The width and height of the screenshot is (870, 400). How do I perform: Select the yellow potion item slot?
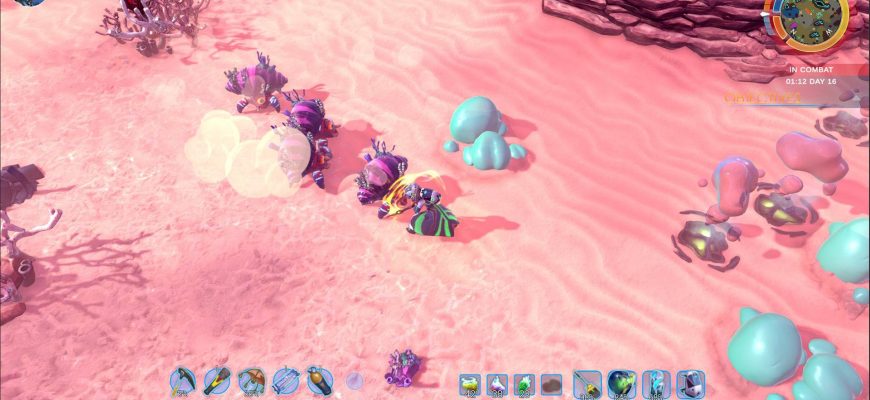[470, 384]
